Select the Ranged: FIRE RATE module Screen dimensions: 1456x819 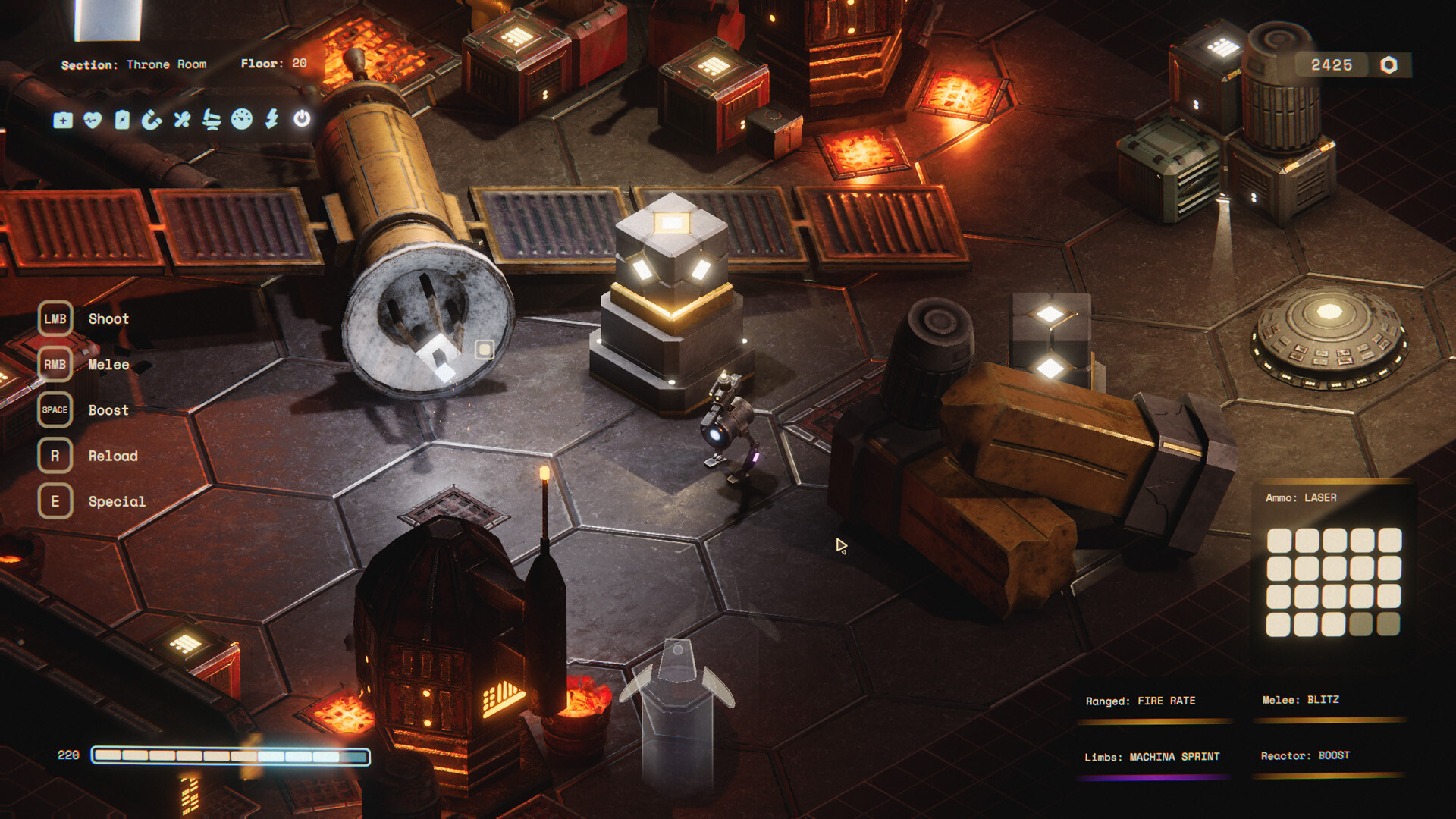pyautogui.click(x=1141, y=701)
